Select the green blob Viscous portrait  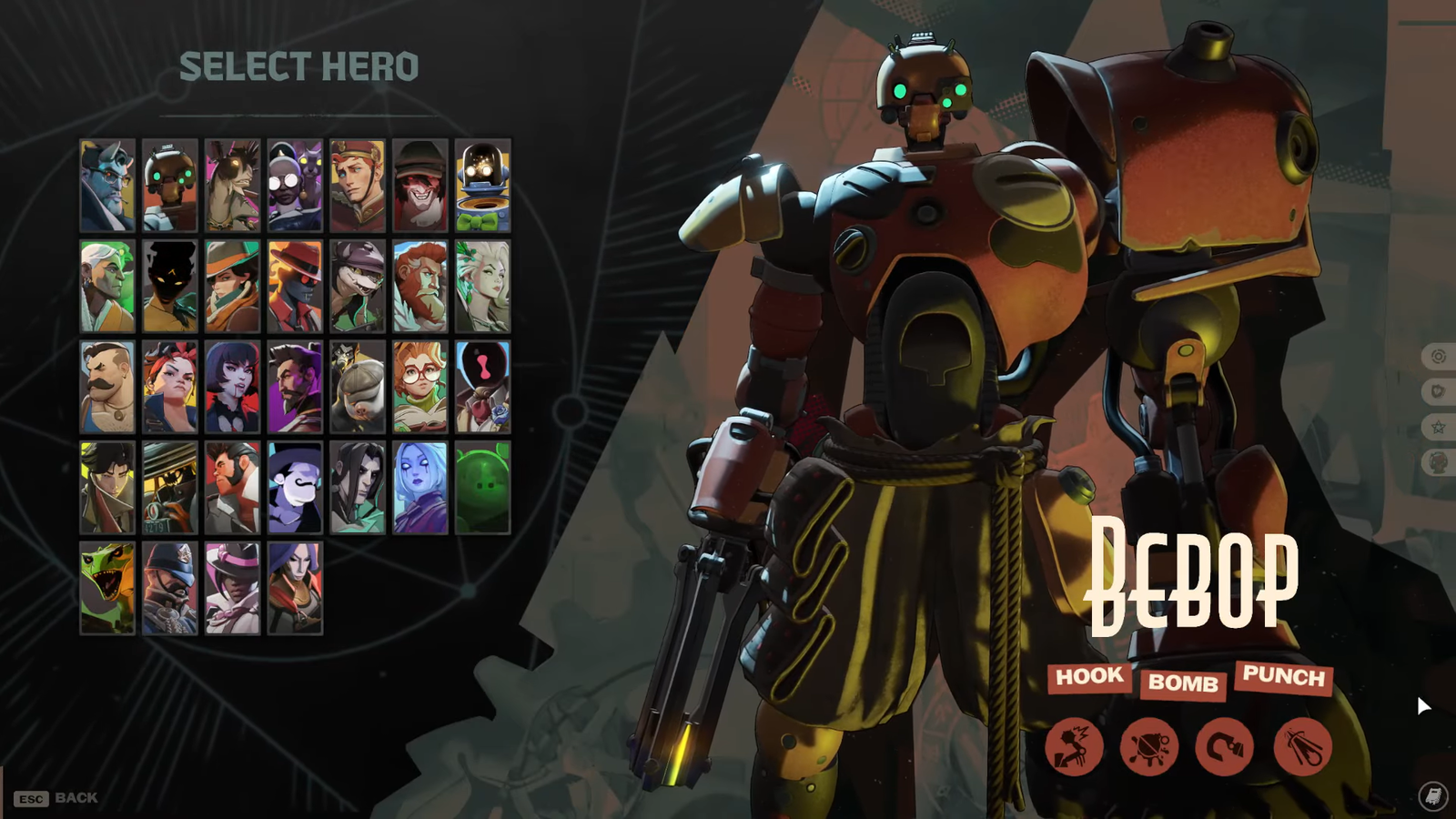coord(482,489)
